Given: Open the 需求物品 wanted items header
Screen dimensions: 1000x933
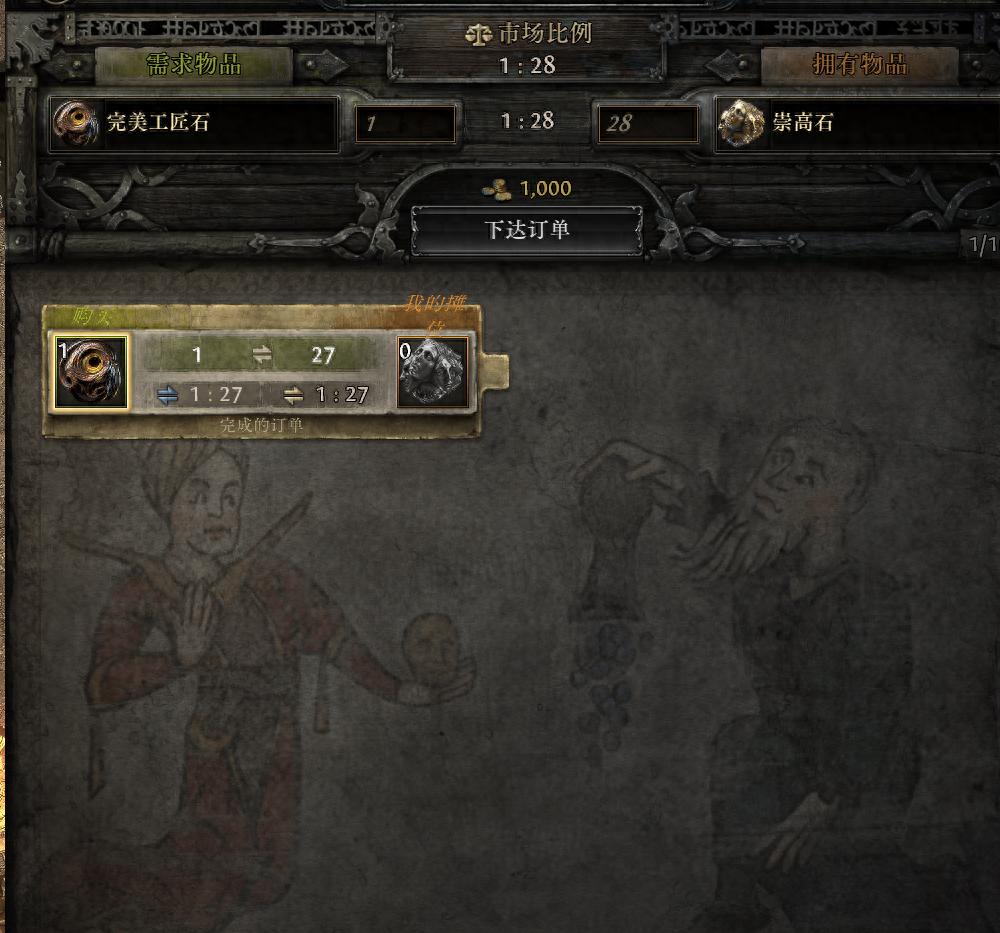Looking at the screenshot, I should [194, 65].
